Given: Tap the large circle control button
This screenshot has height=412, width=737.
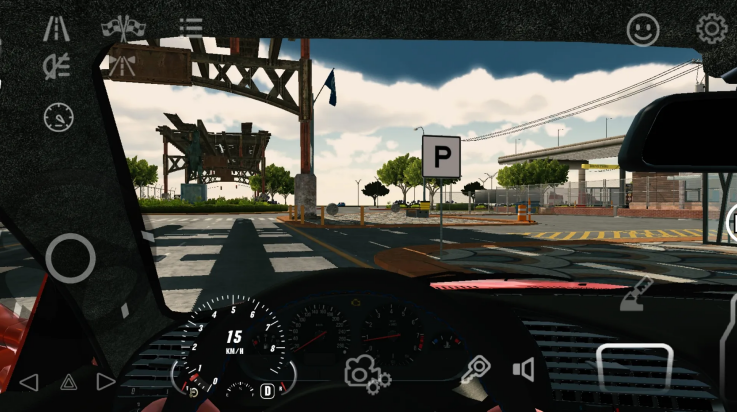Looking at the screenshot, I should click(x=70, y=258).
